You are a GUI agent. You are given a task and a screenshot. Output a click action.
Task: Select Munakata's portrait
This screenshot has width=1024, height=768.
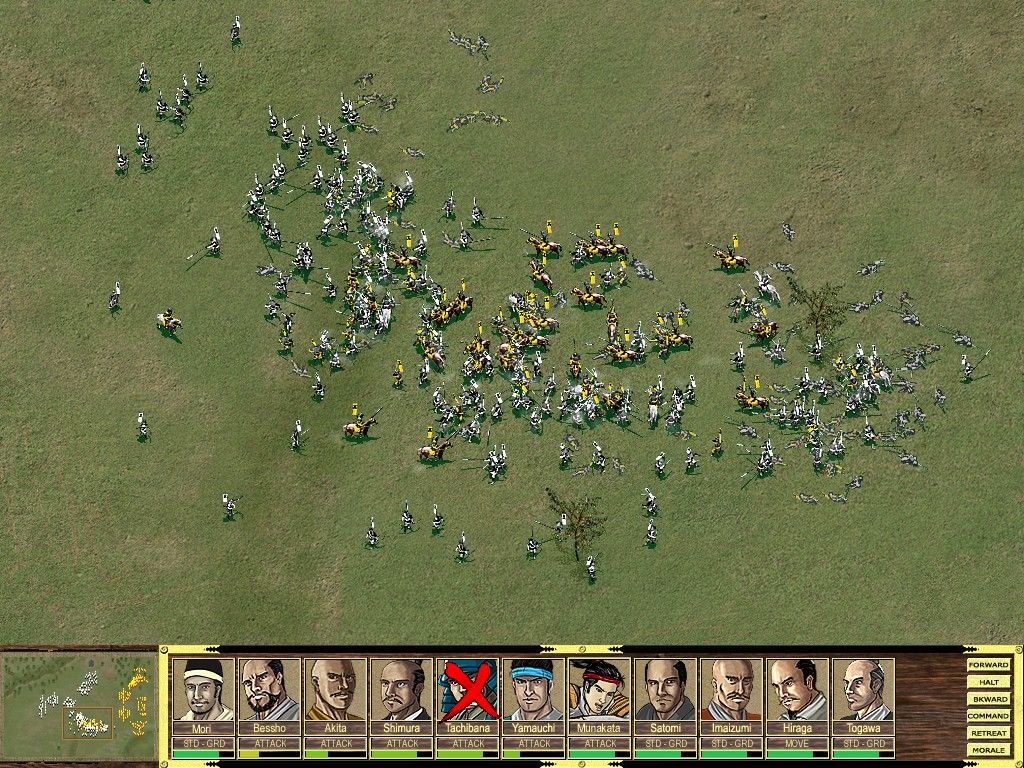coord(599,690)
